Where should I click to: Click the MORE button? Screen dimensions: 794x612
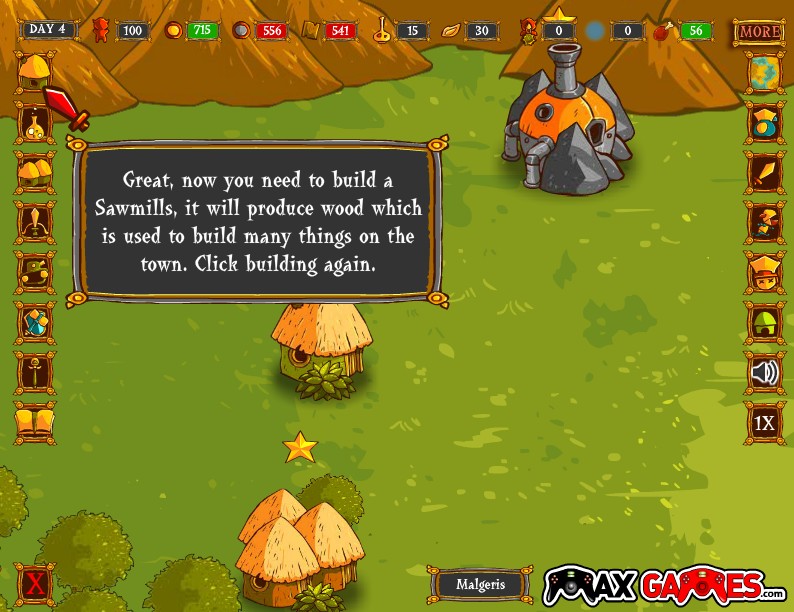[759, 31]
